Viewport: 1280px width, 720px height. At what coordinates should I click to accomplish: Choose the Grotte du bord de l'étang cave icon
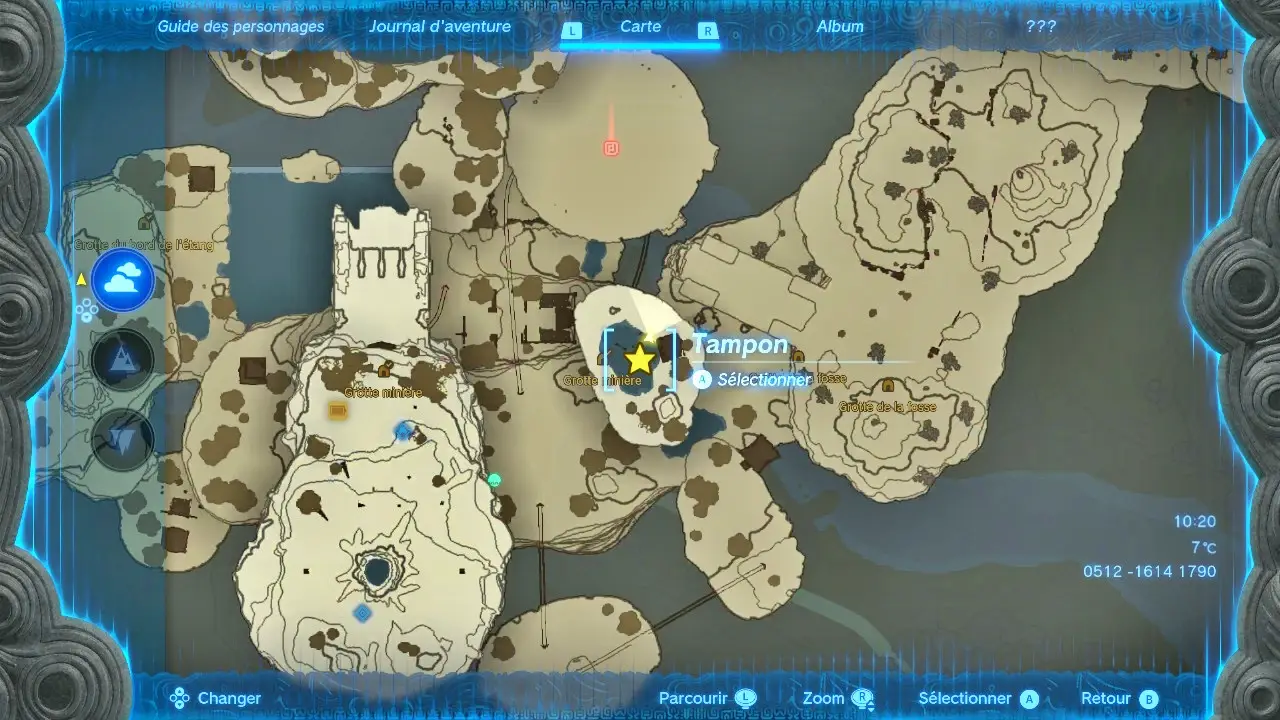coord(145,223)
